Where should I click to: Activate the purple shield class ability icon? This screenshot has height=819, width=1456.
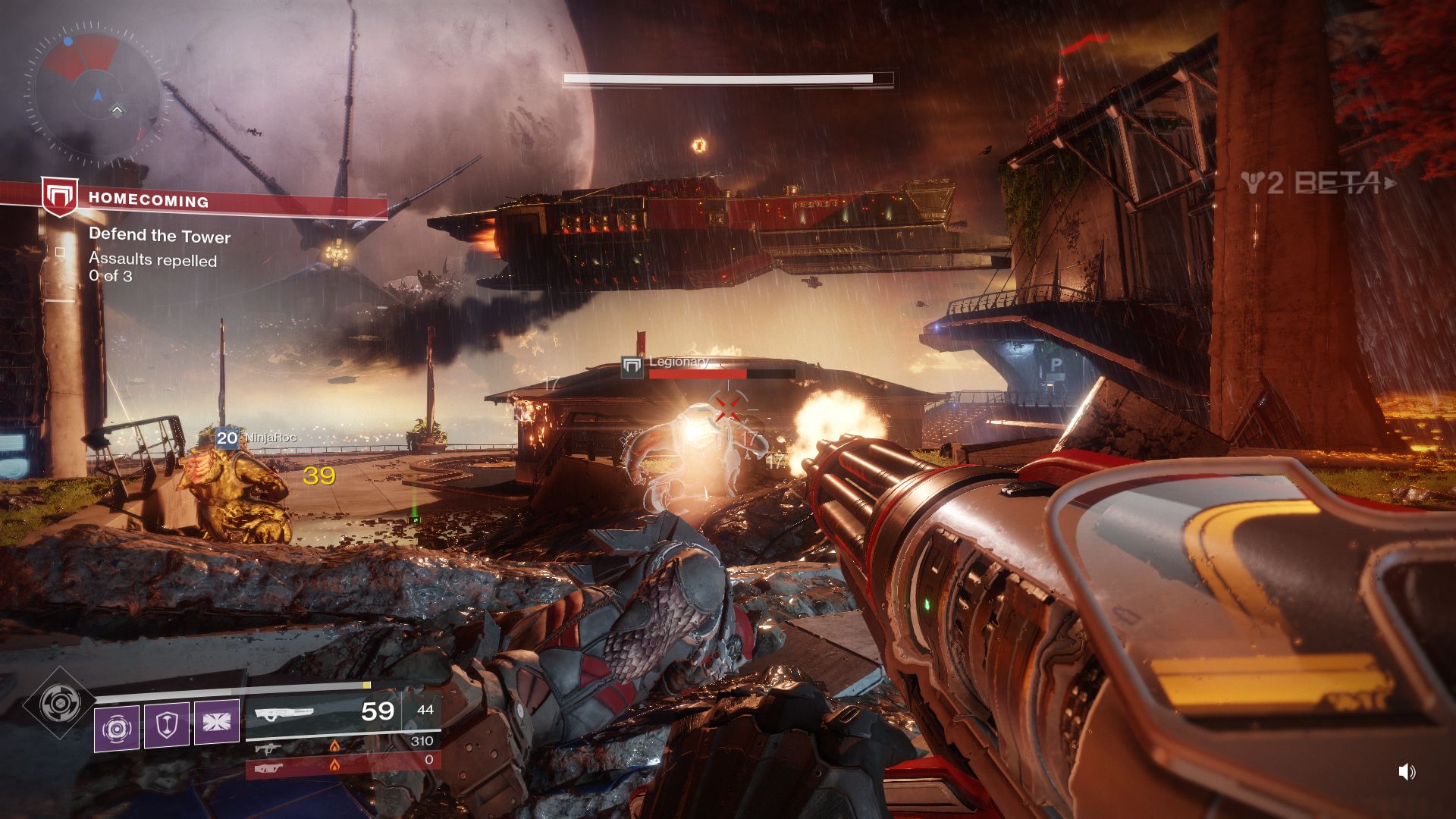pyautogui.click(x=167, y=726)
